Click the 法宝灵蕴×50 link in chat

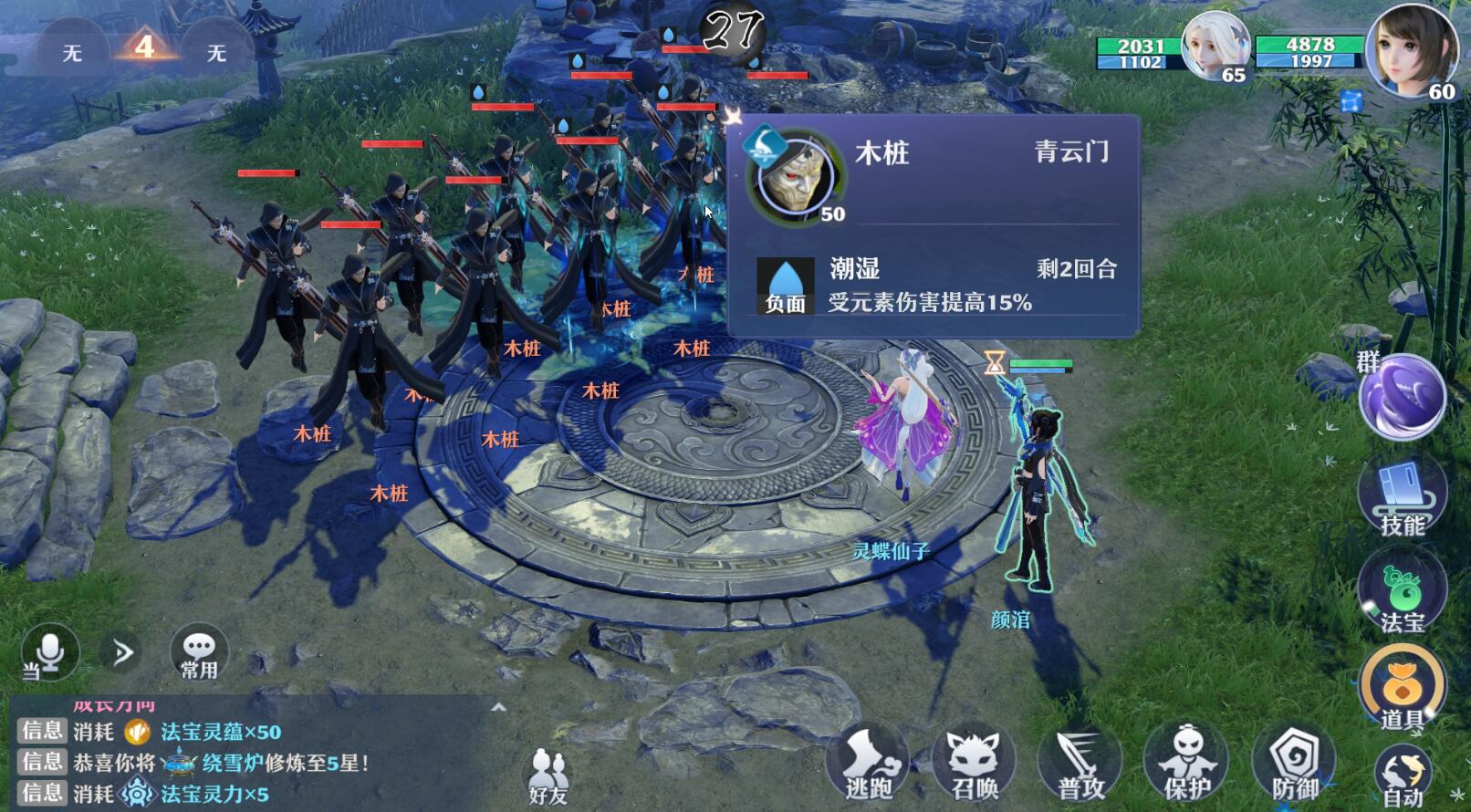(x=218, y=732)
